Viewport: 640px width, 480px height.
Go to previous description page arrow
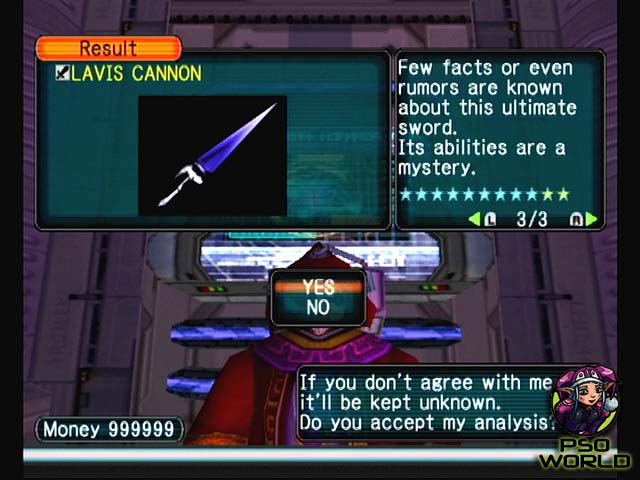474,218
